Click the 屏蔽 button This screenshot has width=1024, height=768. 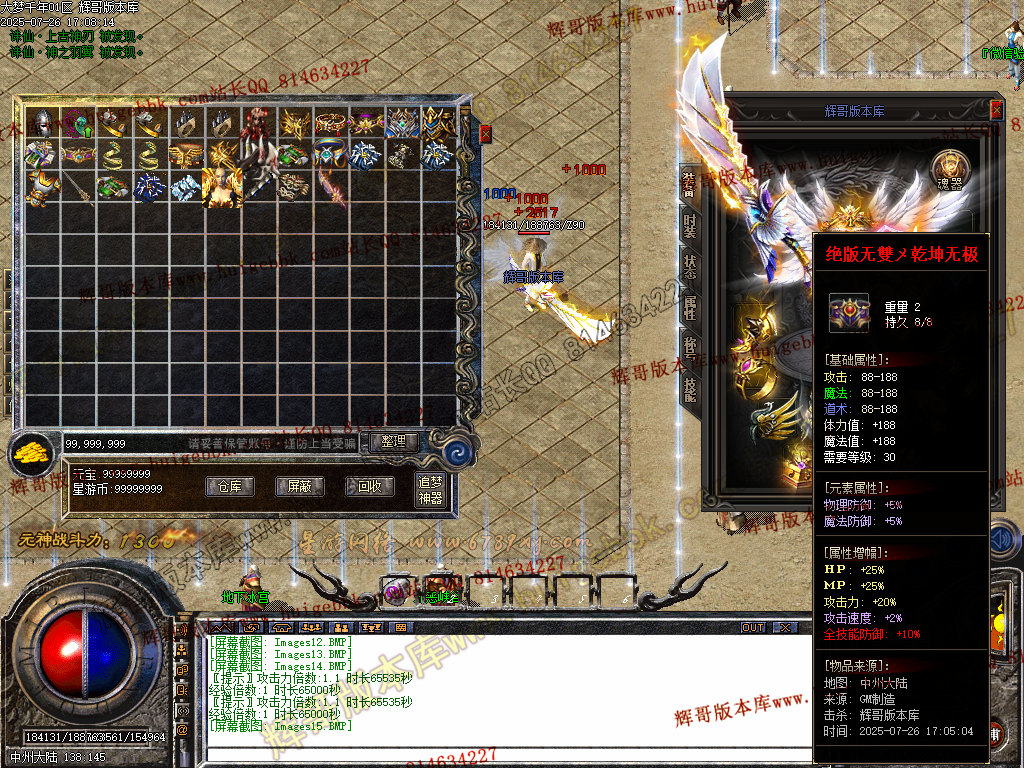coord(299,486)
